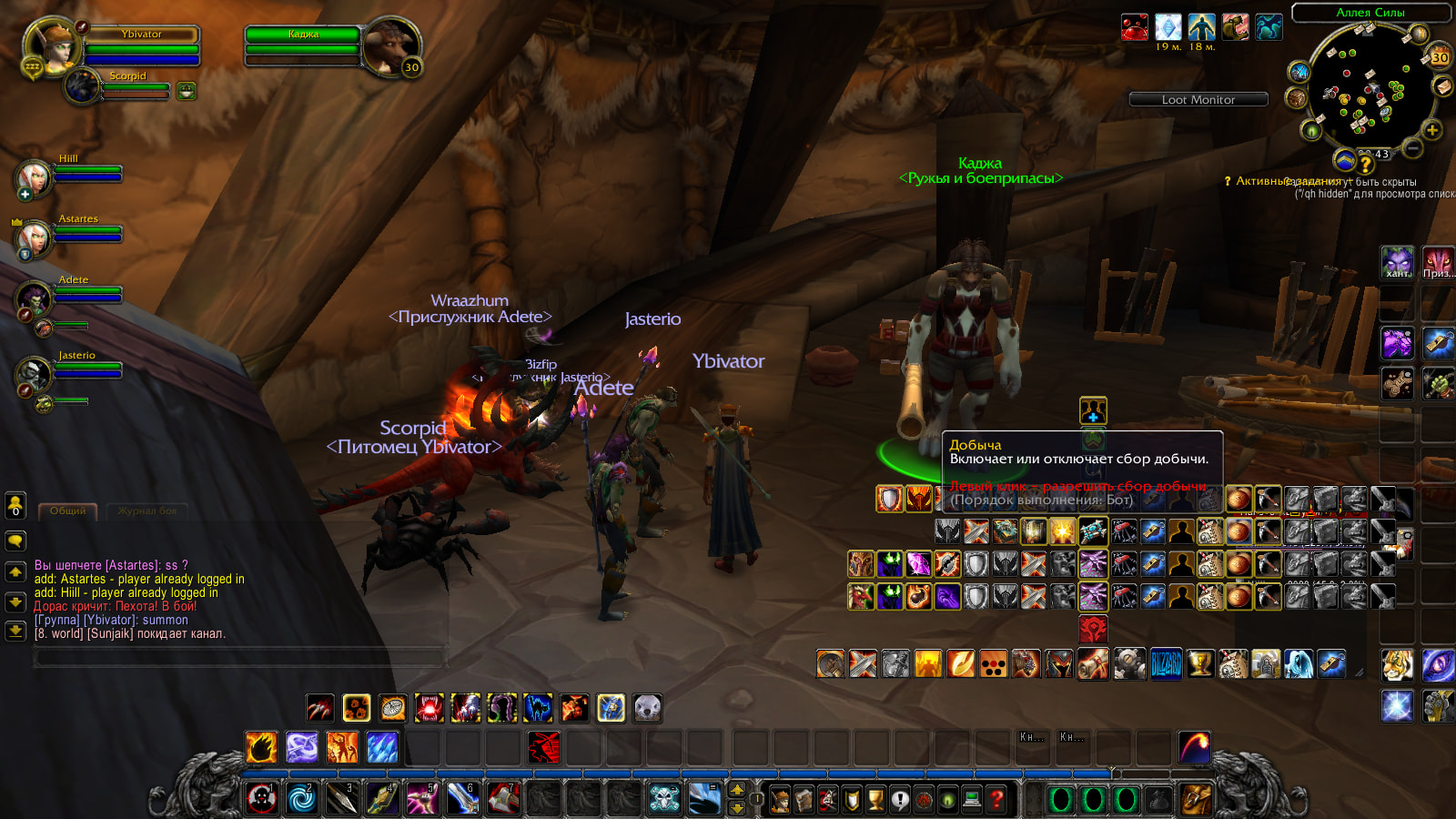The image size is (1456, 819).
Task: Use the skull ability in action slot 1
Action: tap(262, 798)
